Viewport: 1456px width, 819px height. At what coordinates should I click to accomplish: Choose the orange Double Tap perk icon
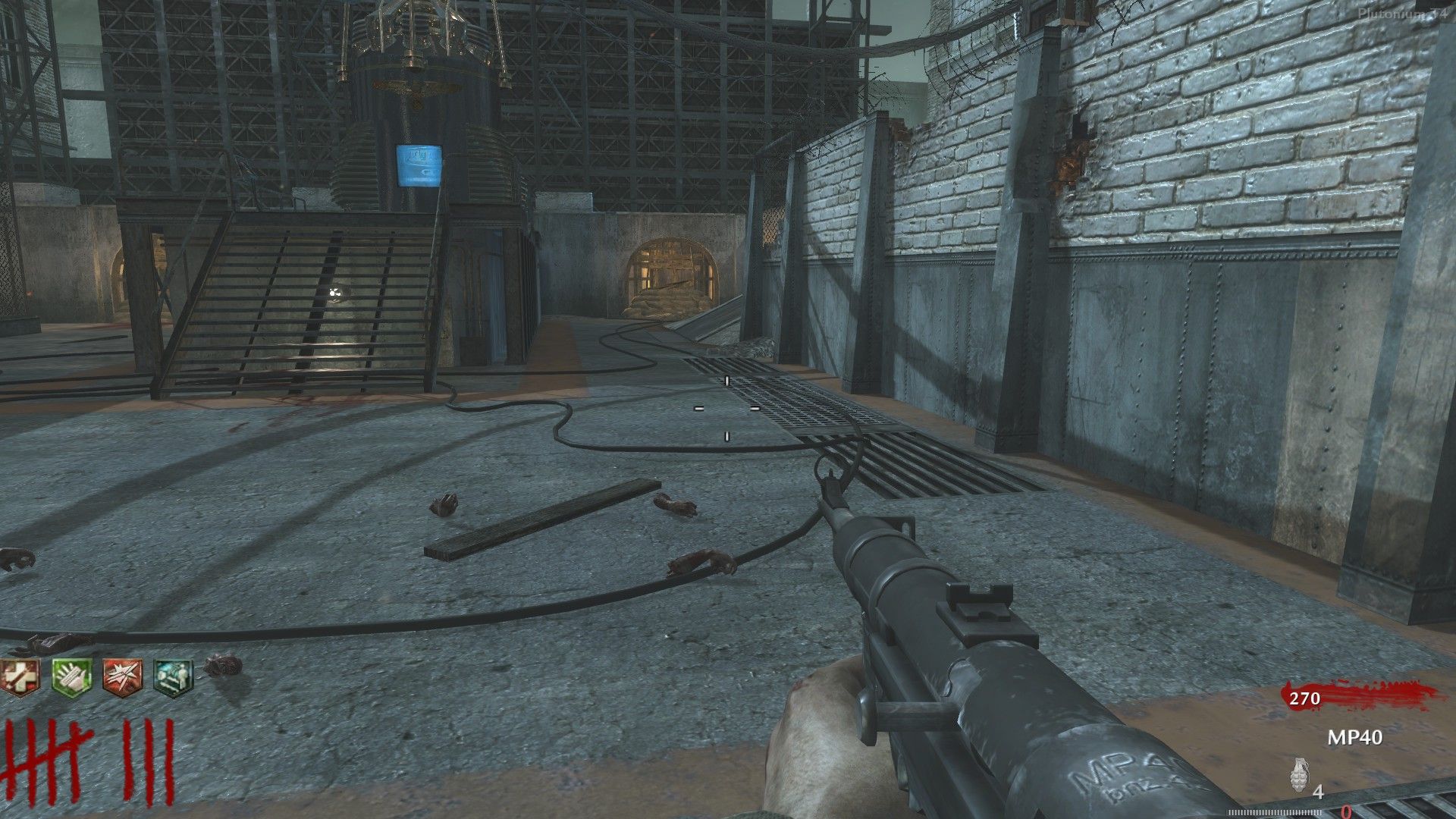[x=123, y=676]
